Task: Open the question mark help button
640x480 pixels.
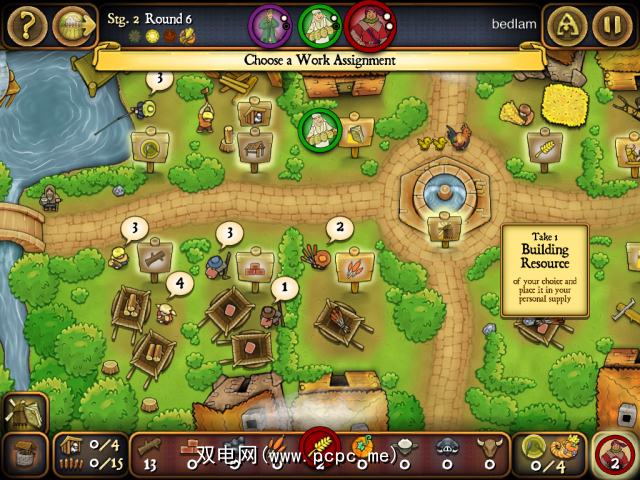Action: click(x=25, y=25)
